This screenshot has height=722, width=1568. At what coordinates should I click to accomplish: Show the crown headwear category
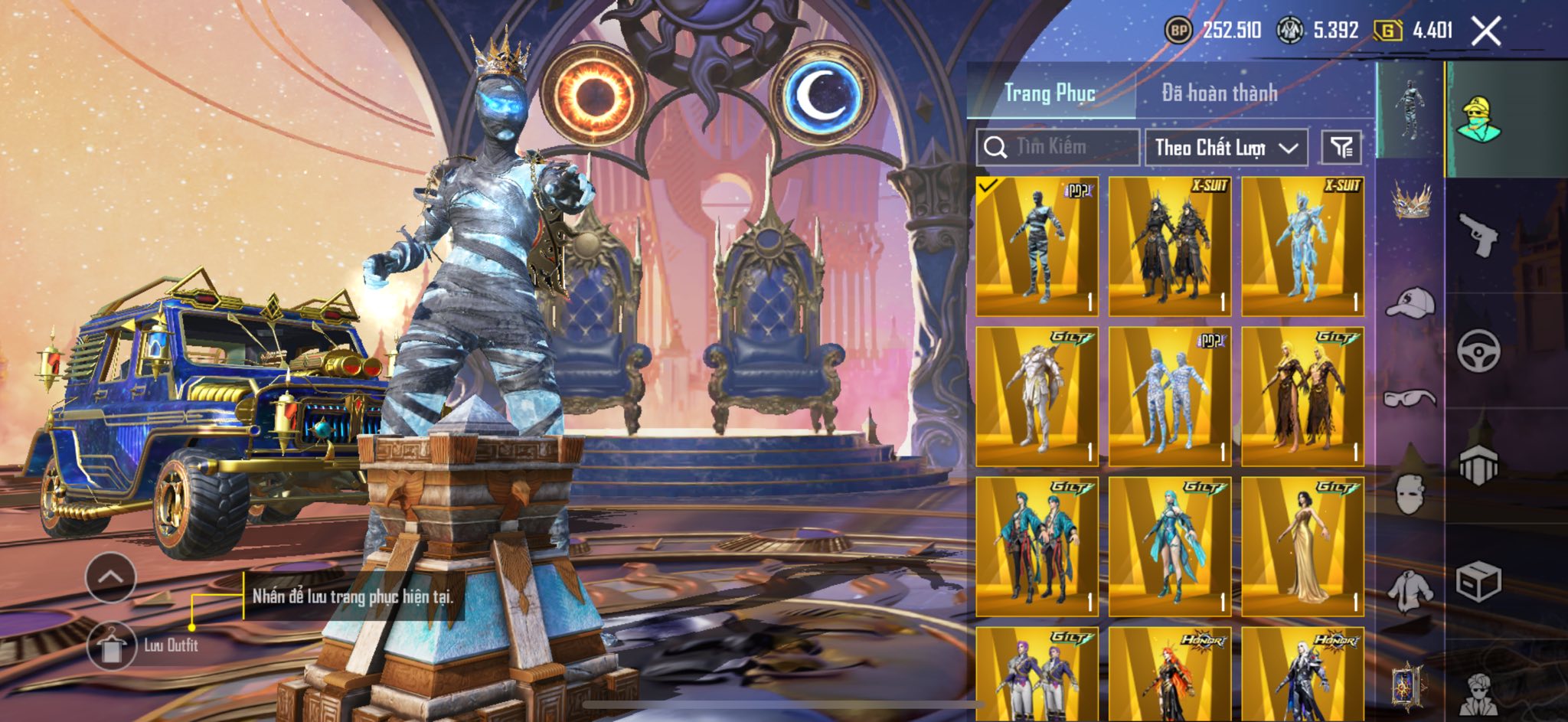[x=1410, y=201]
